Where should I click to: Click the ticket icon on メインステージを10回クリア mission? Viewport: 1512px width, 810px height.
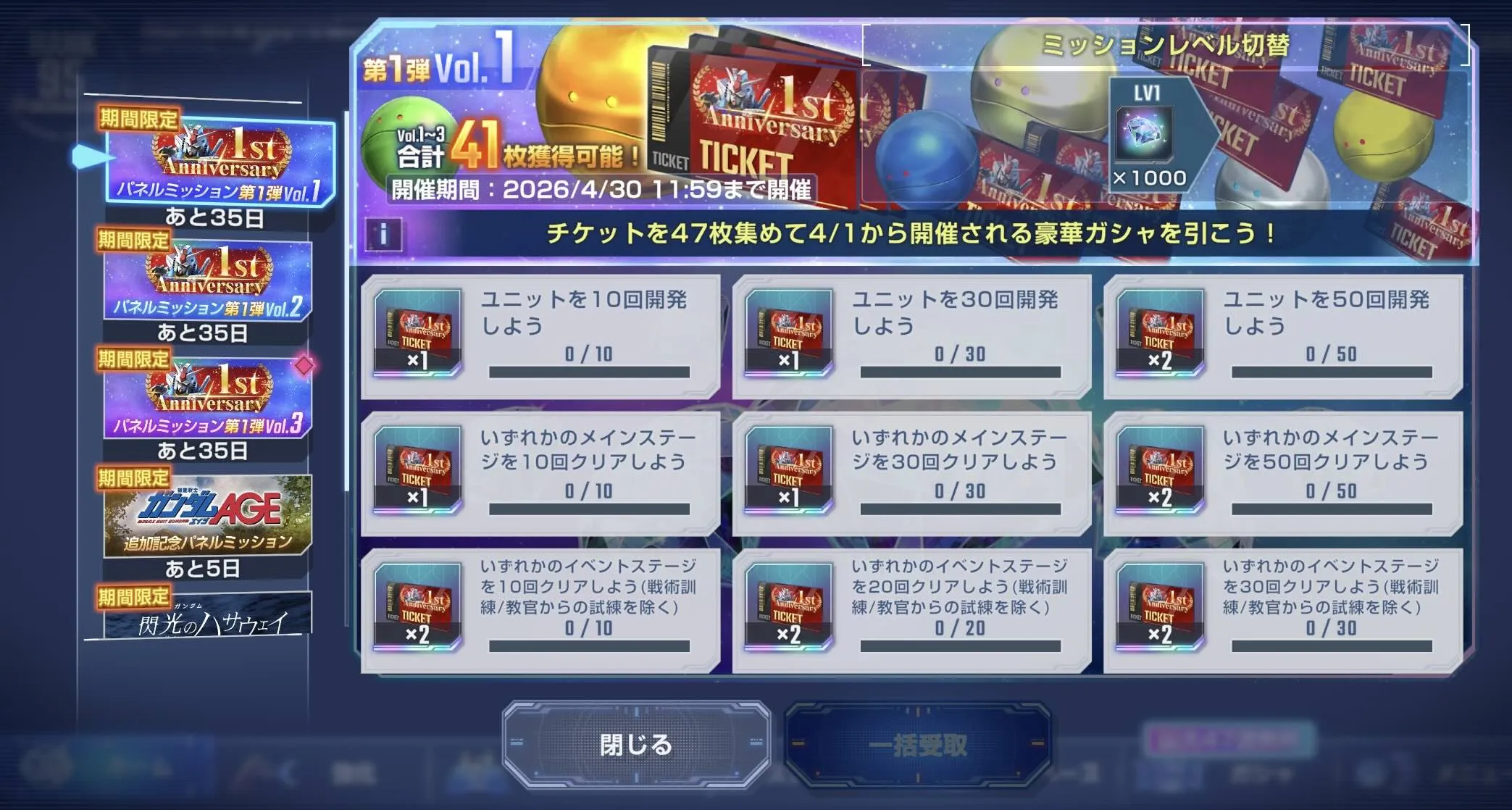pos(417,471)
